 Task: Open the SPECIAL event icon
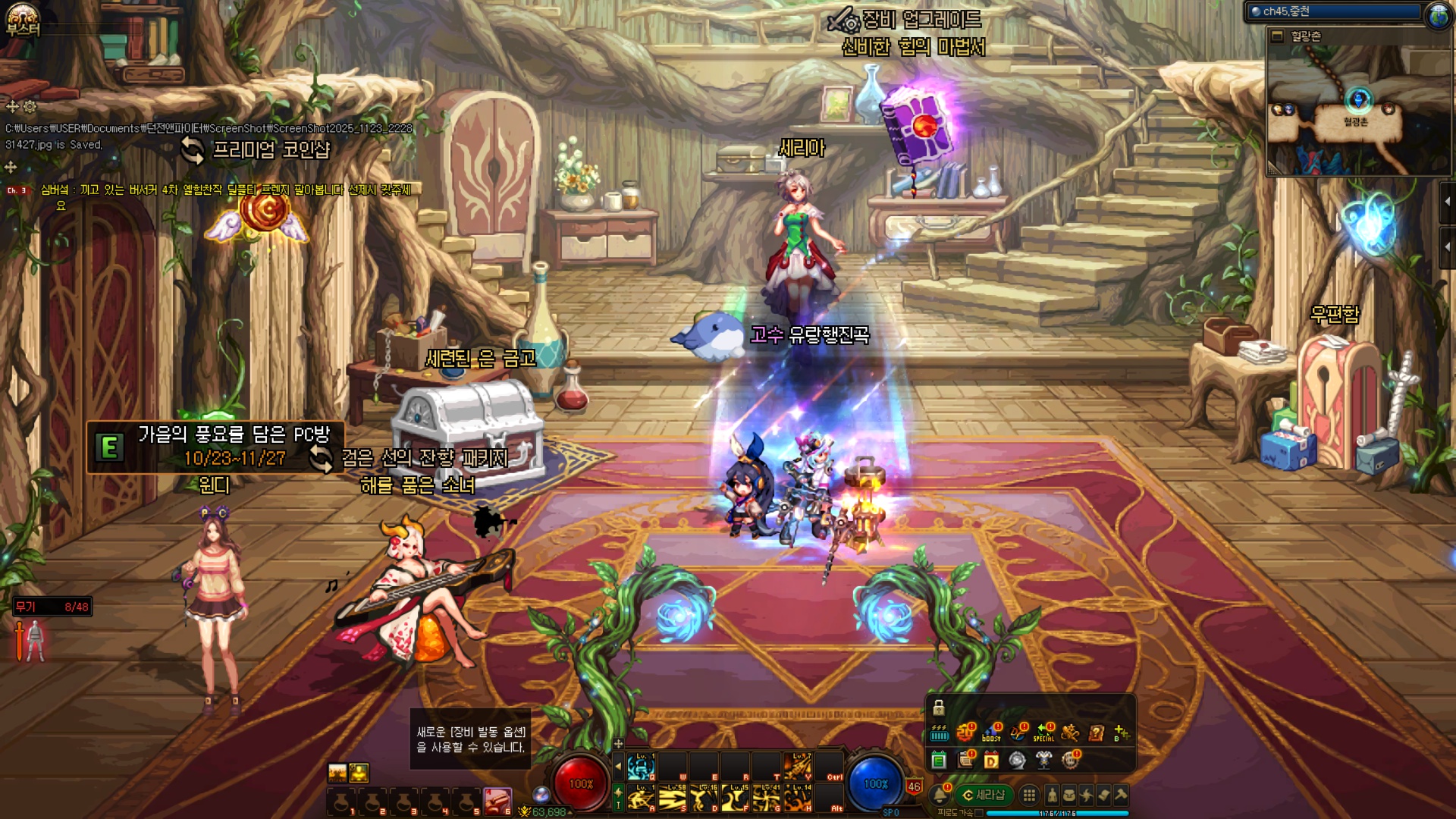tap(1044, 733)
